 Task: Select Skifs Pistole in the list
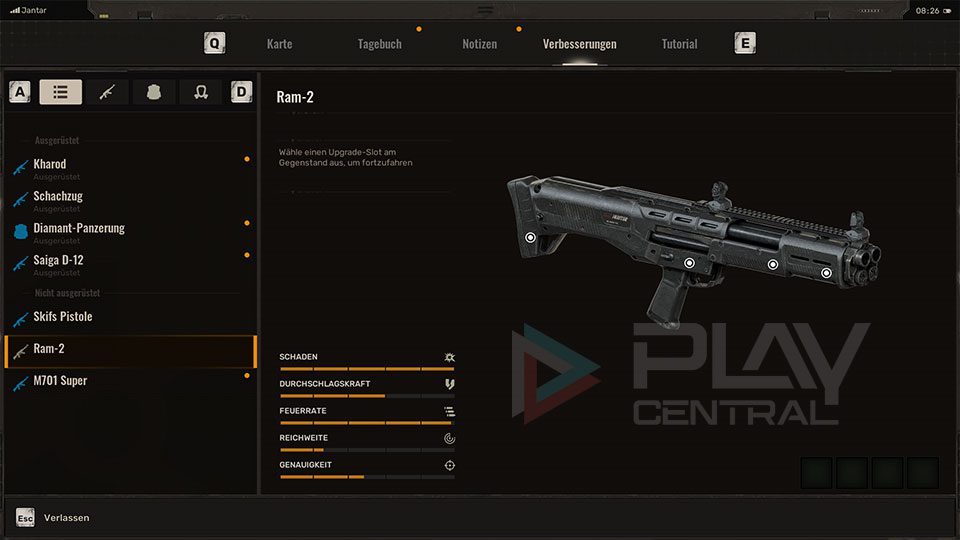pyautogui.click(x=62, y=317)
